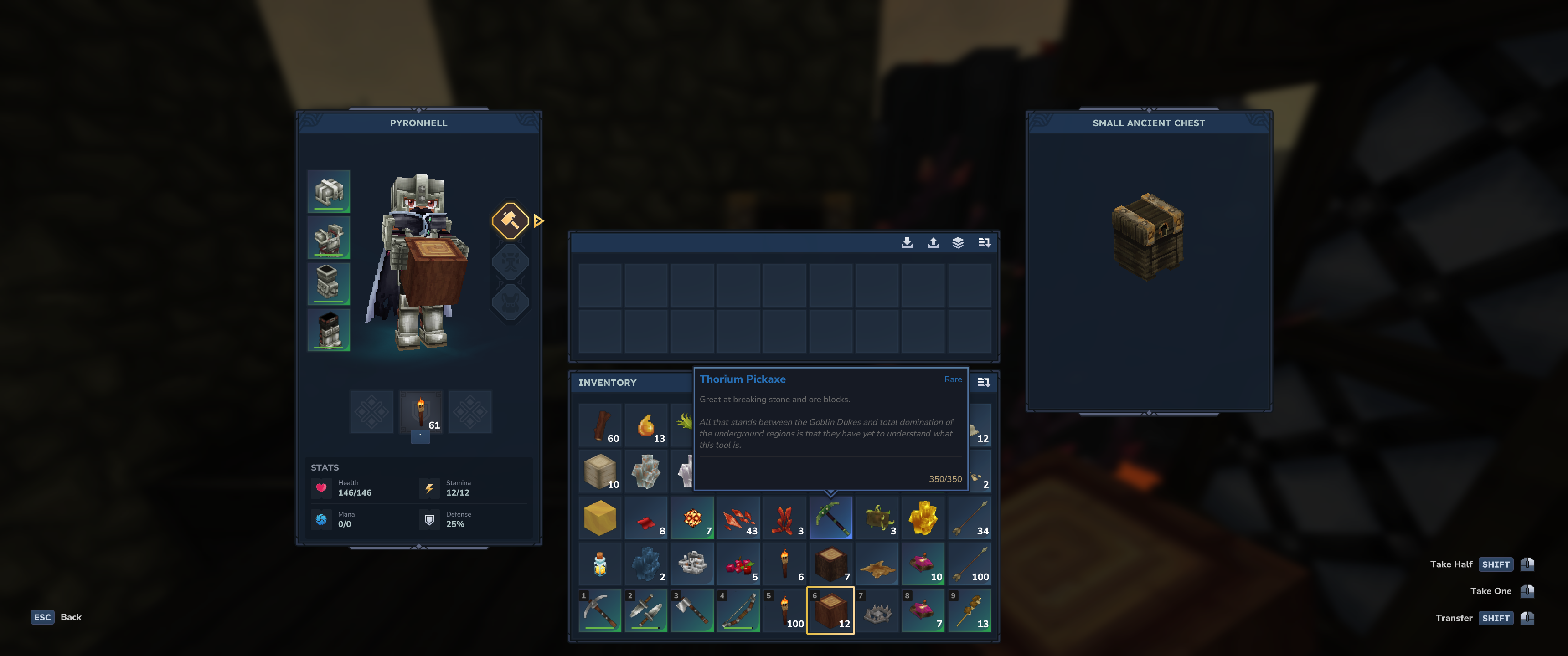Click the quick-stack layers icon

[x=958, y=243]
